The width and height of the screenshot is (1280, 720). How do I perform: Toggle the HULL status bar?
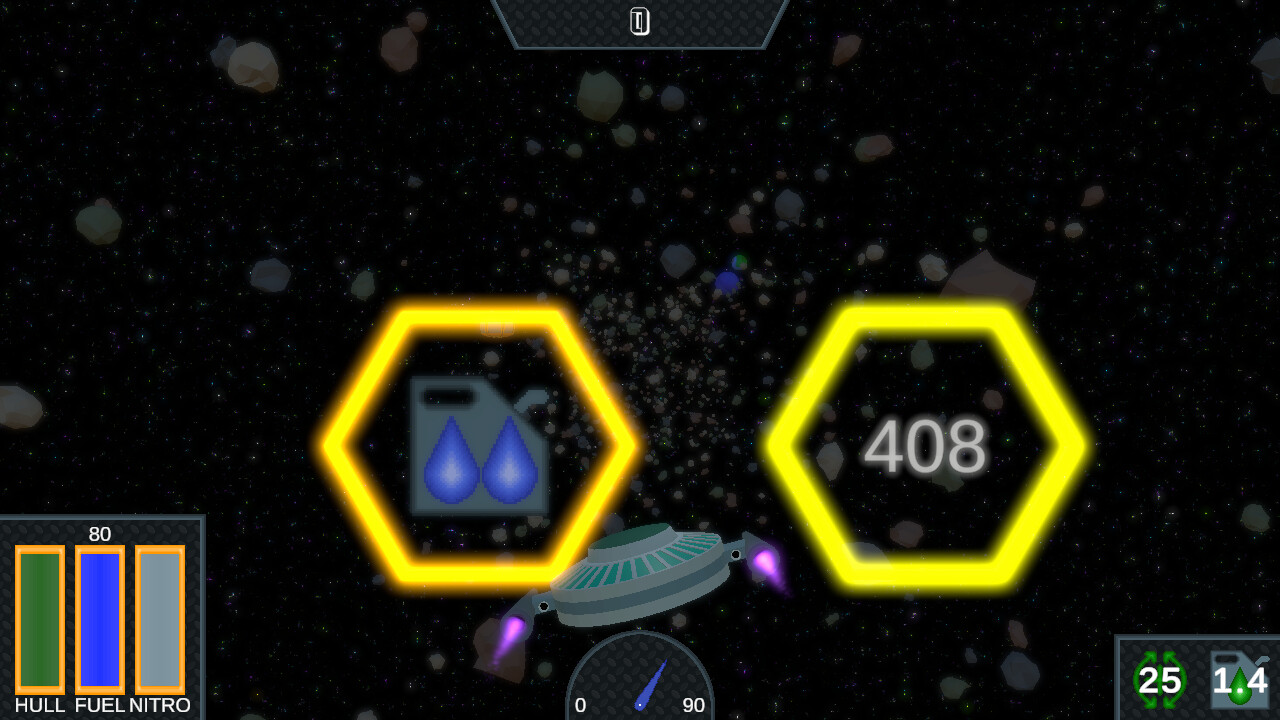[40, 620]
